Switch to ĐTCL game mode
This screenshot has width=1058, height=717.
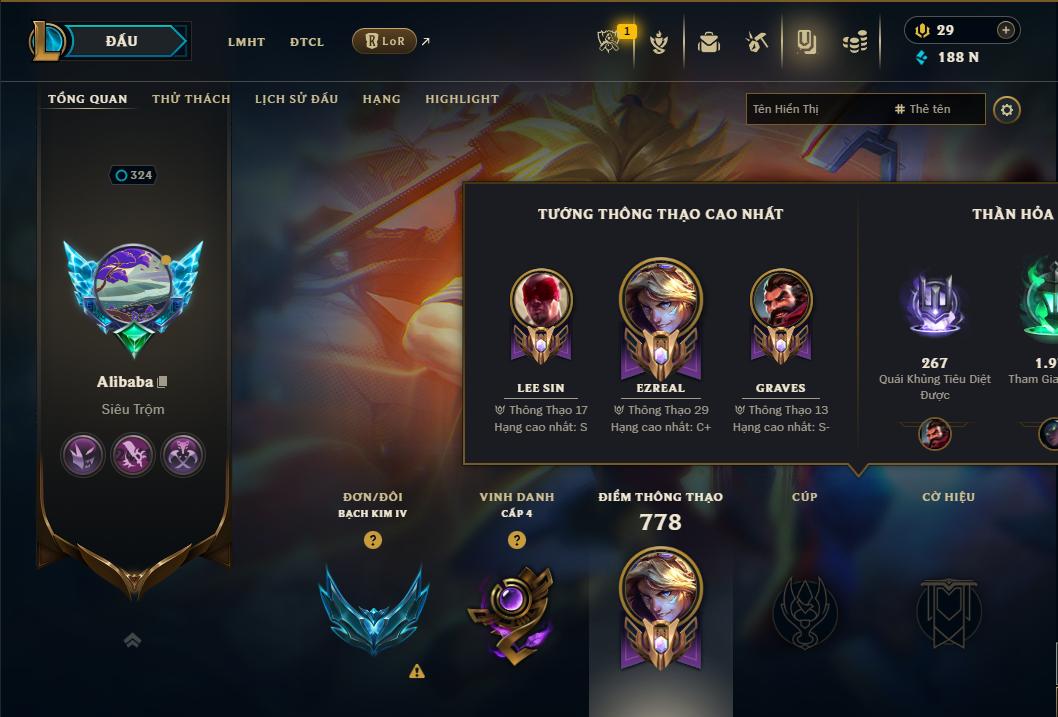[307, 42]
